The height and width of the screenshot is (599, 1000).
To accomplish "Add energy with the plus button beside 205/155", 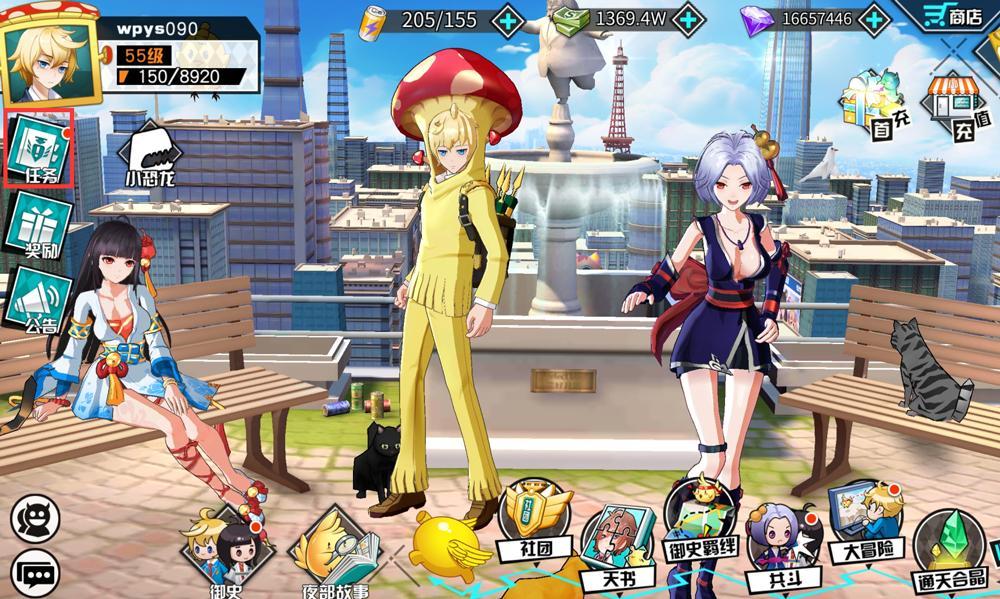I will (x=508, y=19).
